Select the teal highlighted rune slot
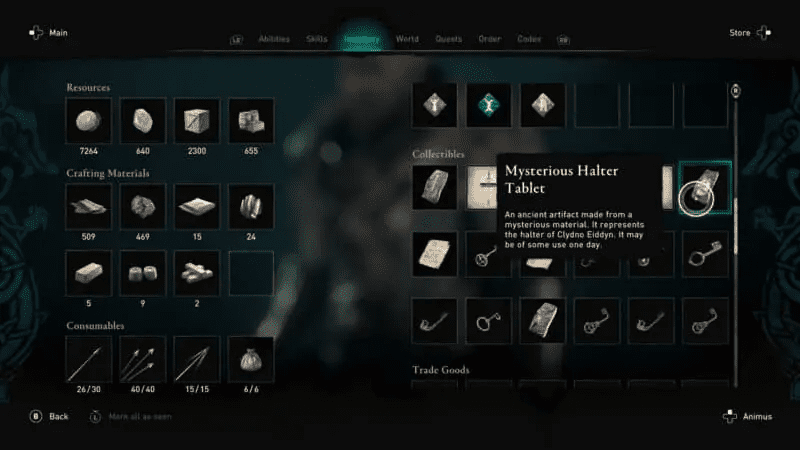Screen dimensions: 800x450 coord(489,104)
